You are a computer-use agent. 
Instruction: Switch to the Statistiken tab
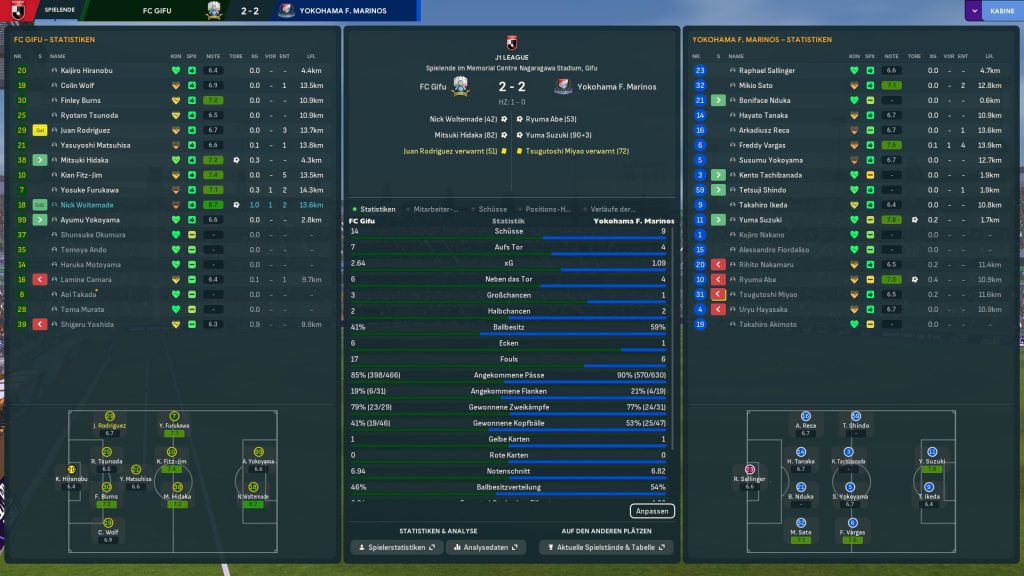(375, 209)
